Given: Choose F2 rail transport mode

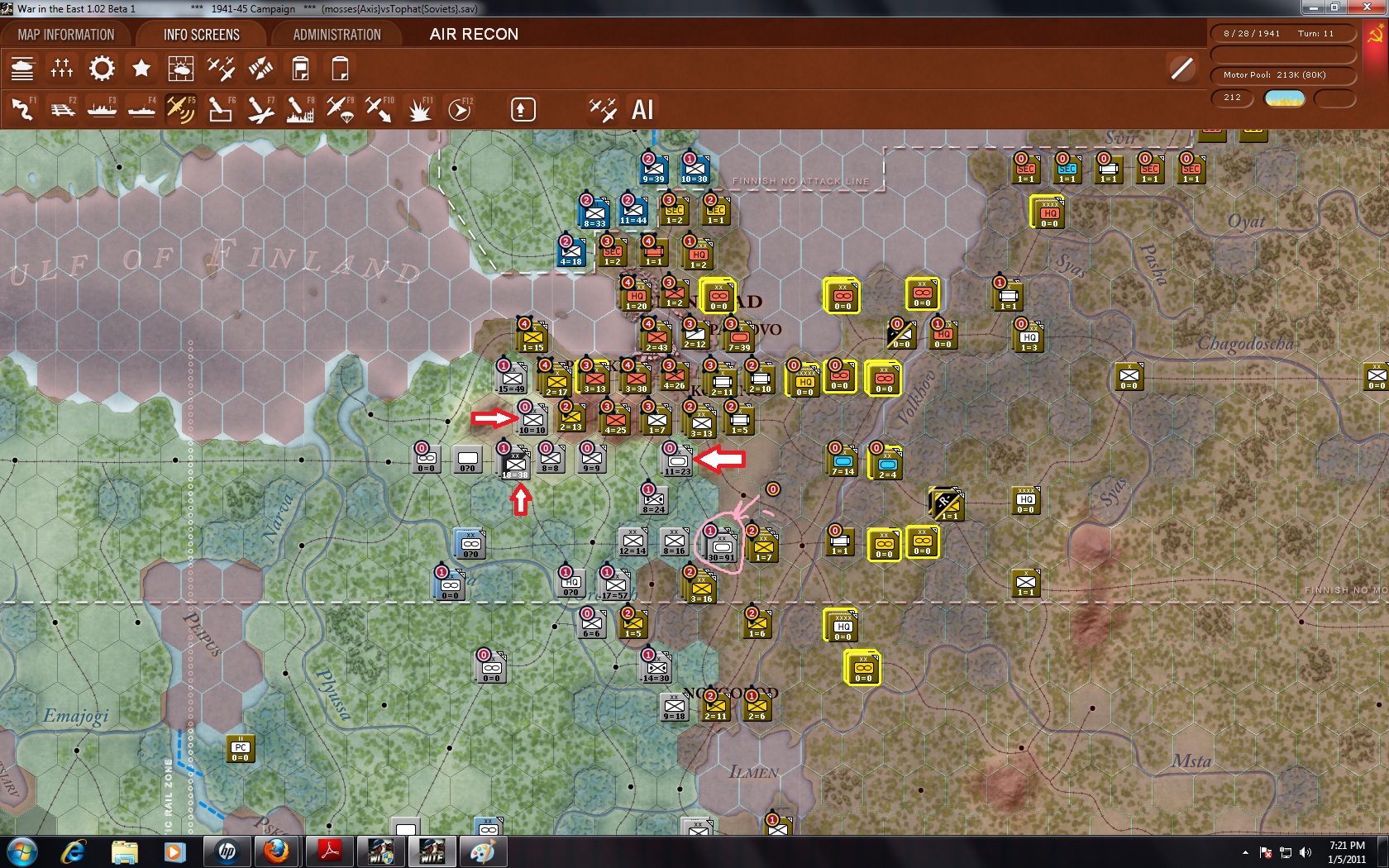Looking at the screenshot, I should 62,108.
